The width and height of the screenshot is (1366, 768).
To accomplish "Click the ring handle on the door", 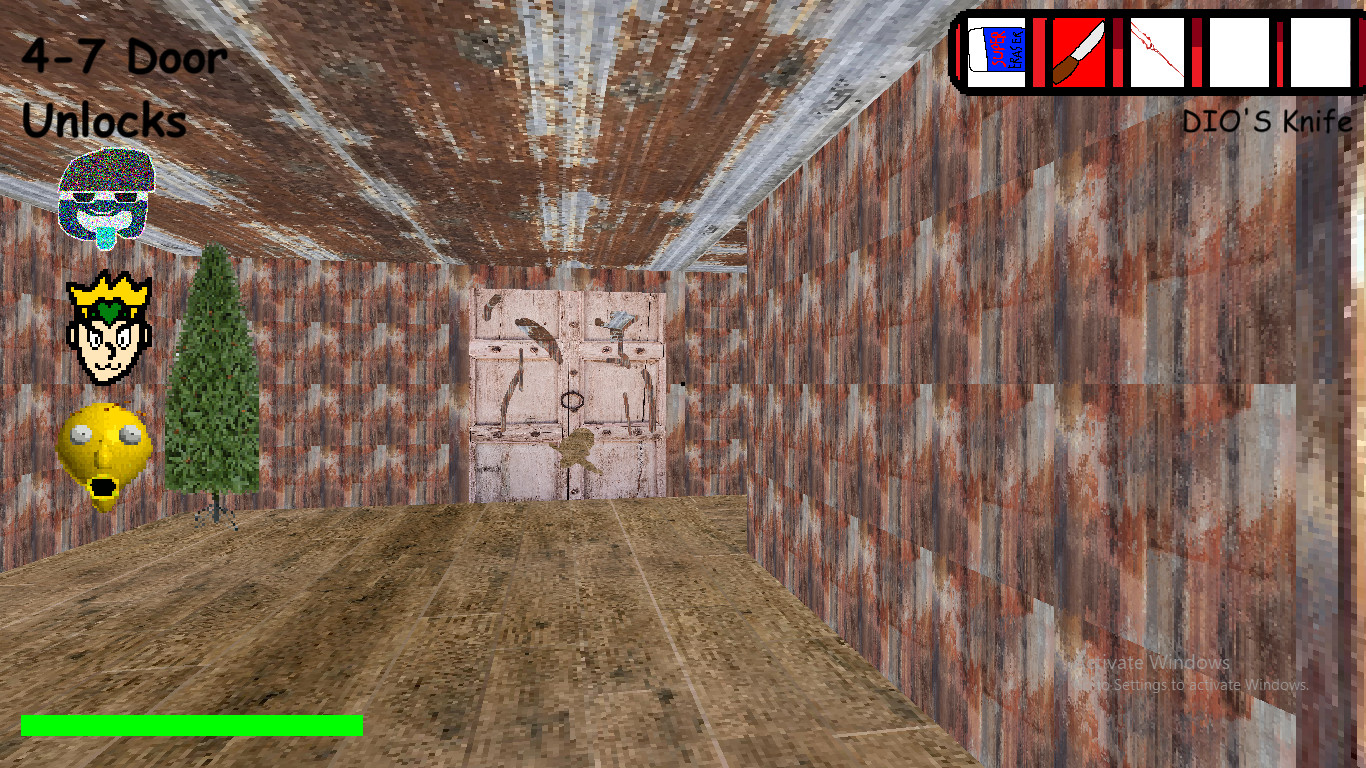I will tap(572, 399).
